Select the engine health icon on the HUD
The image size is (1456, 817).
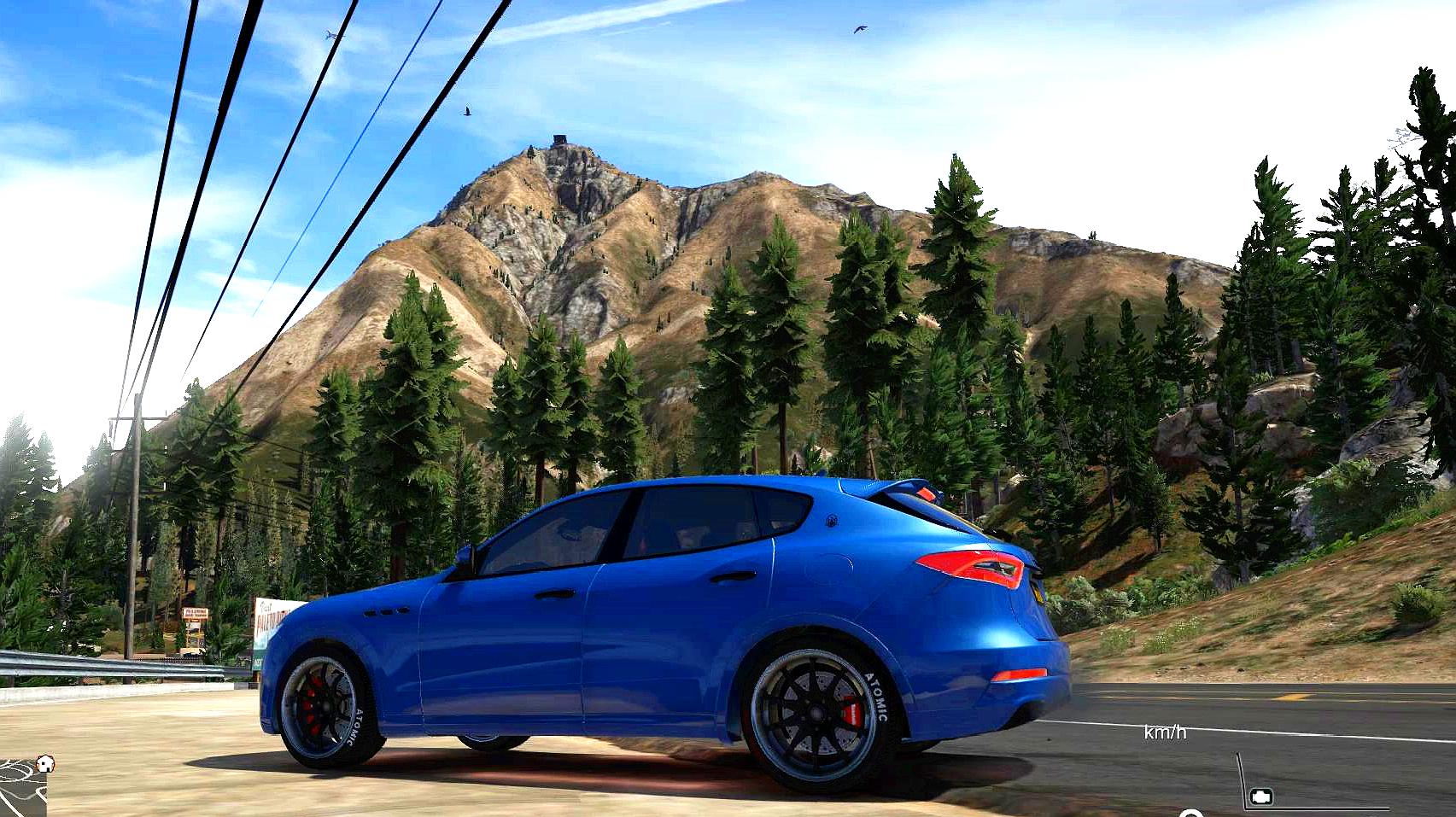pos(1261,797)
